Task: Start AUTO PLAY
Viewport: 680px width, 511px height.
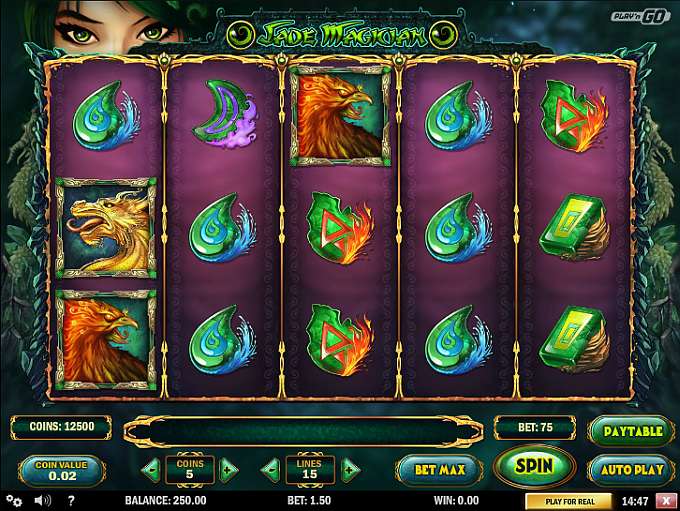Action: [630, 469]
